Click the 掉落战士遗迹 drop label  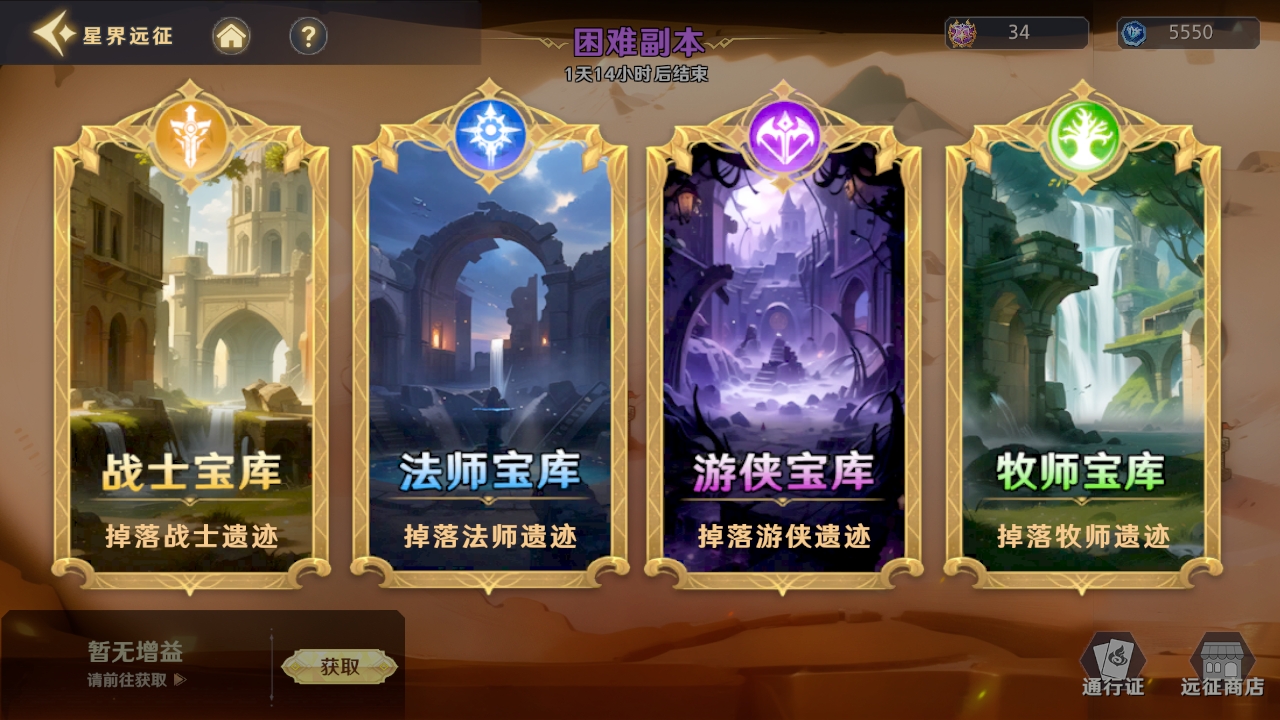point(190,535)
